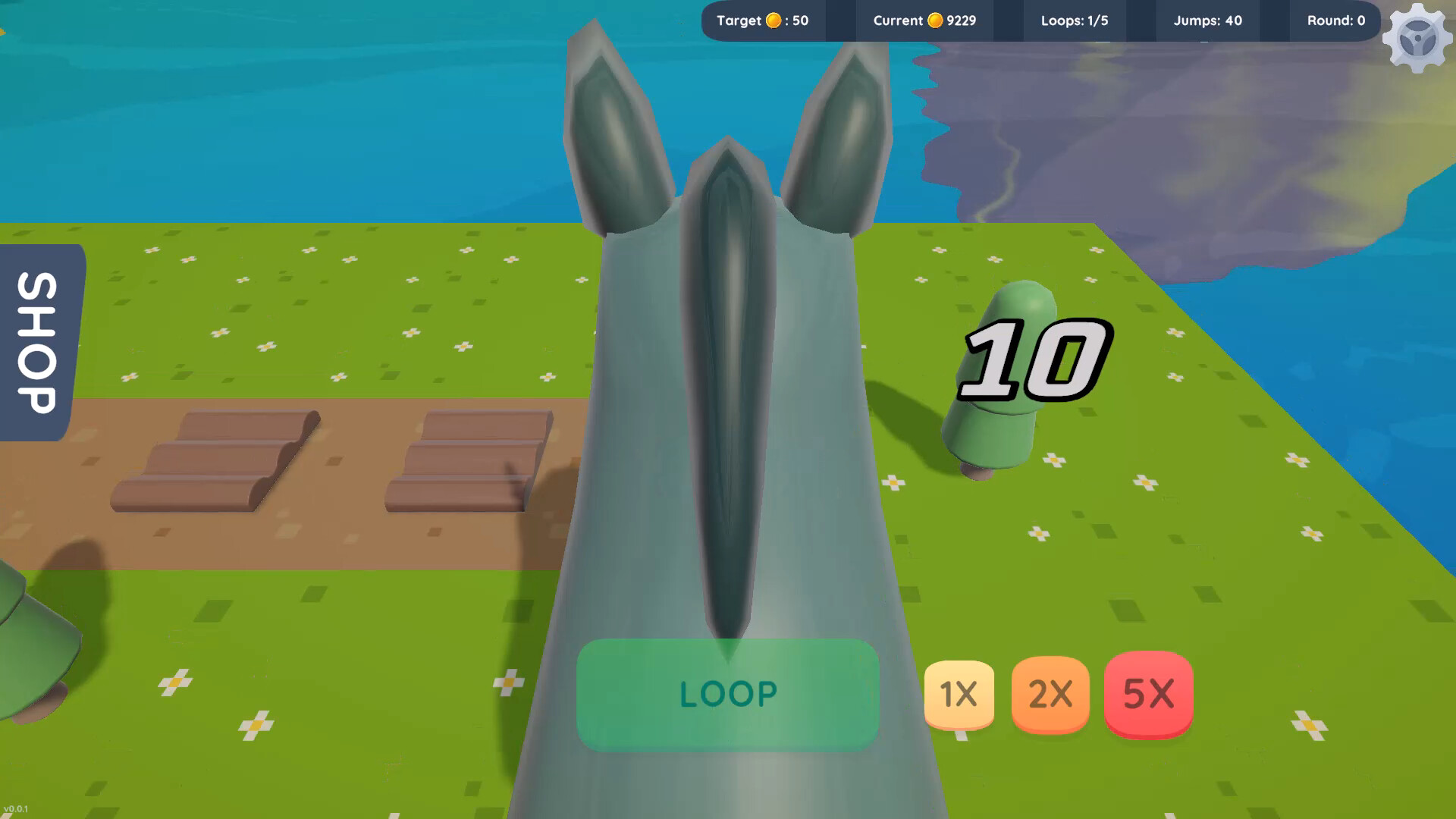This screenshot has height=819, width=1456.
Task: Click the Current coin total display
Action: click(x=924, y=20)
